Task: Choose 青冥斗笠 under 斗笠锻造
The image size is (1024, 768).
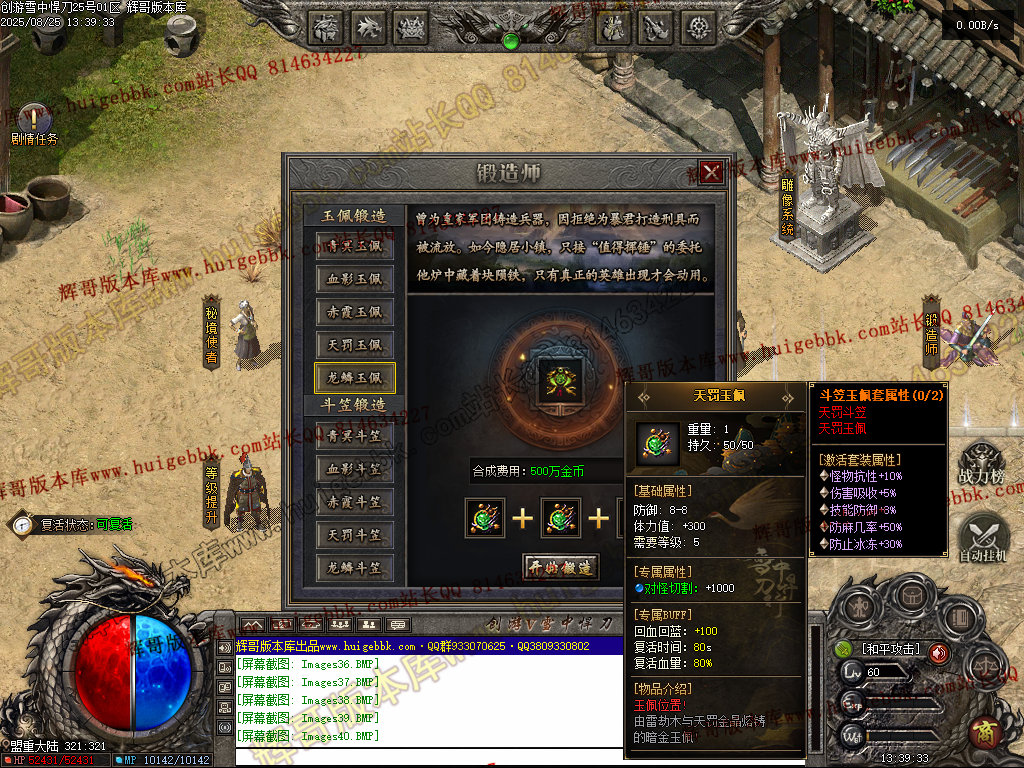Action: (355, 435)
